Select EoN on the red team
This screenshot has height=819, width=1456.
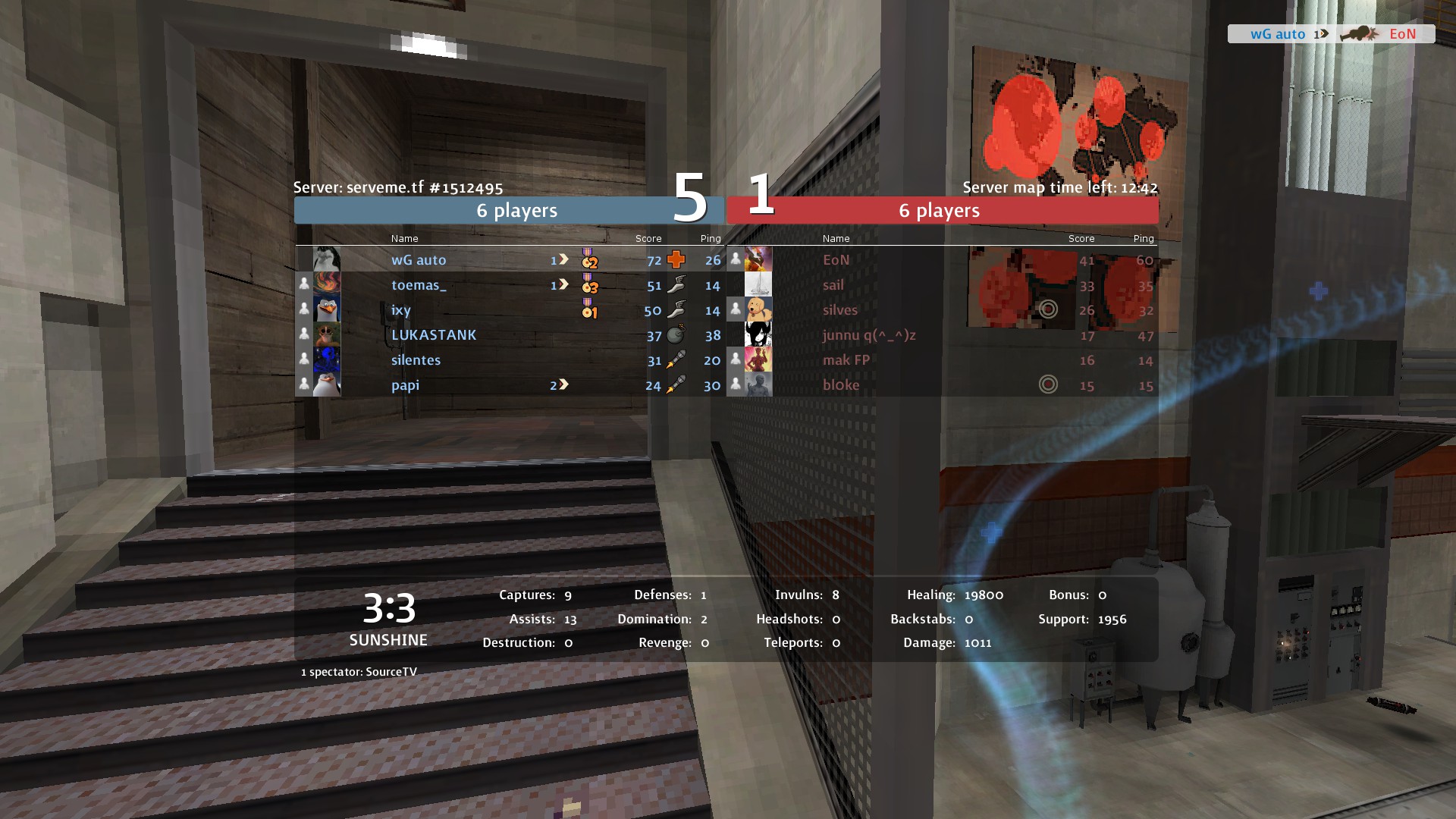(x=836, y=260)
